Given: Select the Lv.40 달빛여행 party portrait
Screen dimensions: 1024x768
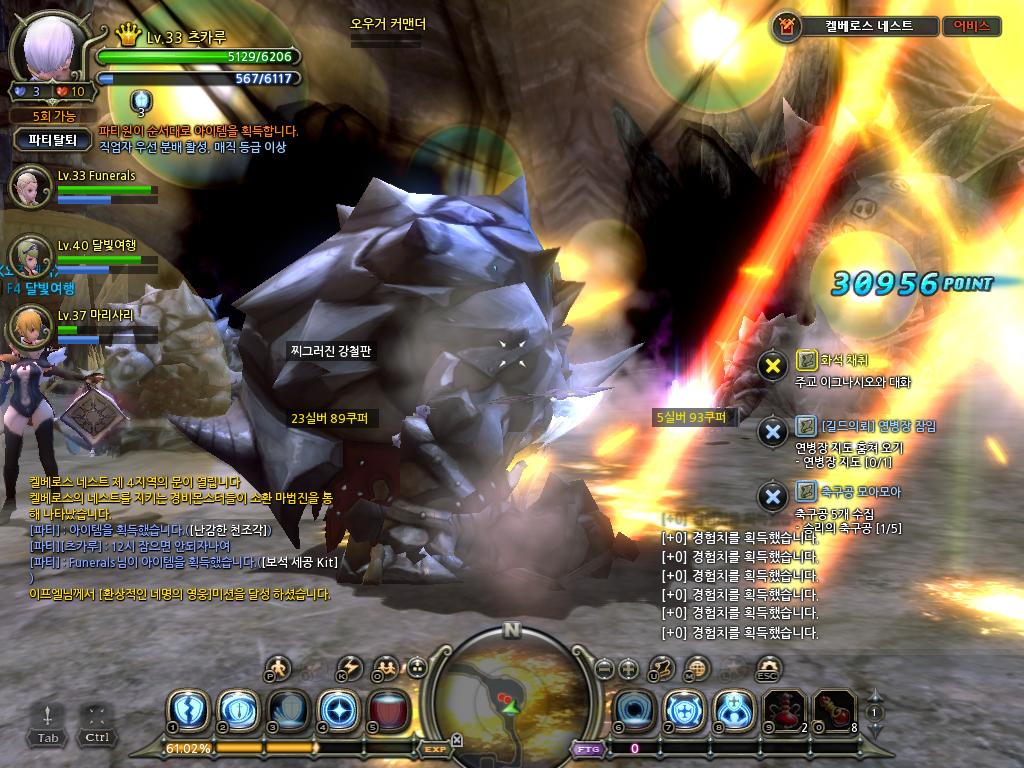Looking at the screenshot, I should click(x=31, y=256).
